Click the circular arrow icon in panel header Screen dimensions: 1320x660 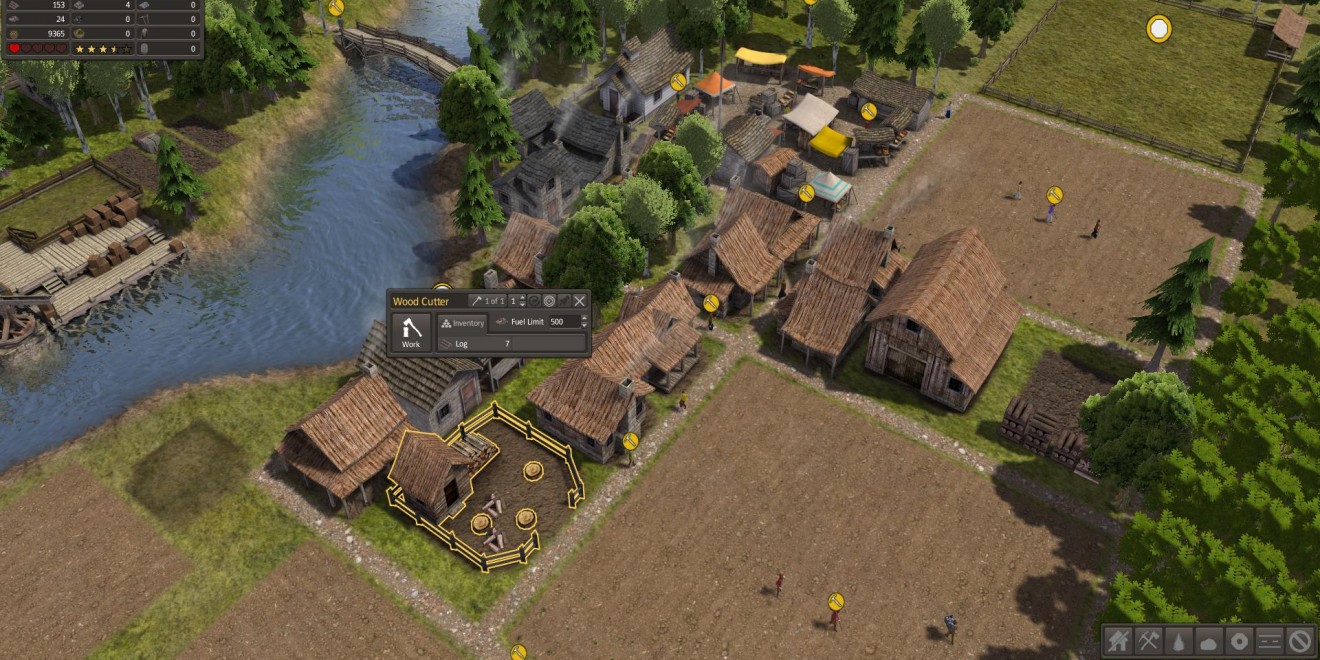coord(534,301)
